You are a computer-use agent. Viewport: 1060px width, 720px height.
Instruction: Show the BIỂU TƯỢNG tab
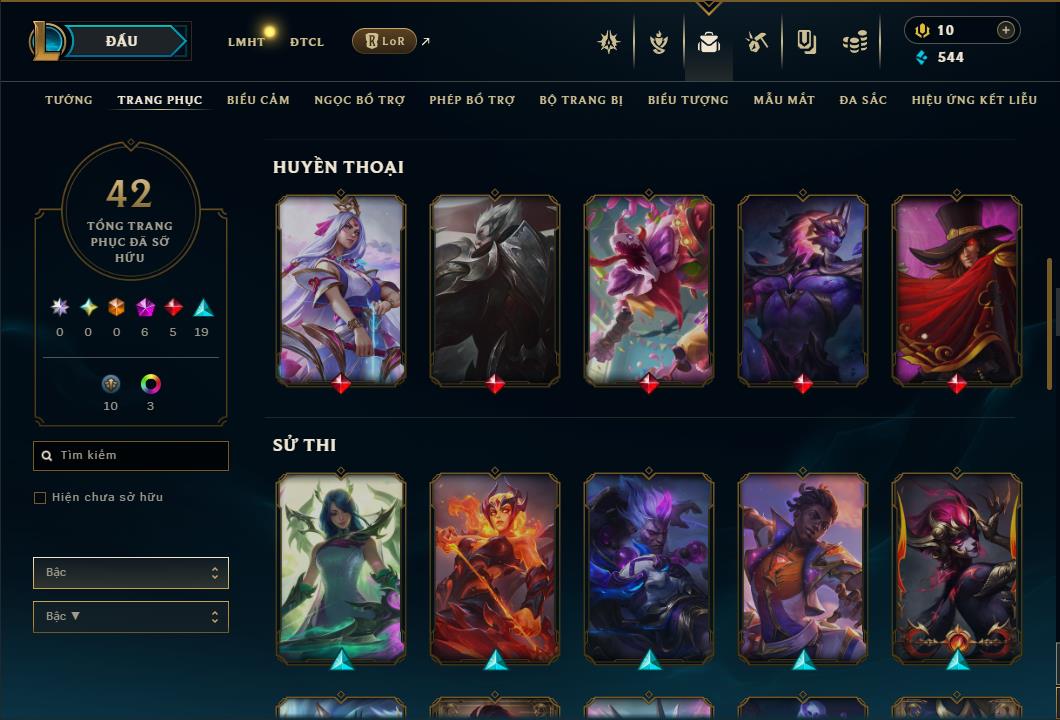[688, 100]
